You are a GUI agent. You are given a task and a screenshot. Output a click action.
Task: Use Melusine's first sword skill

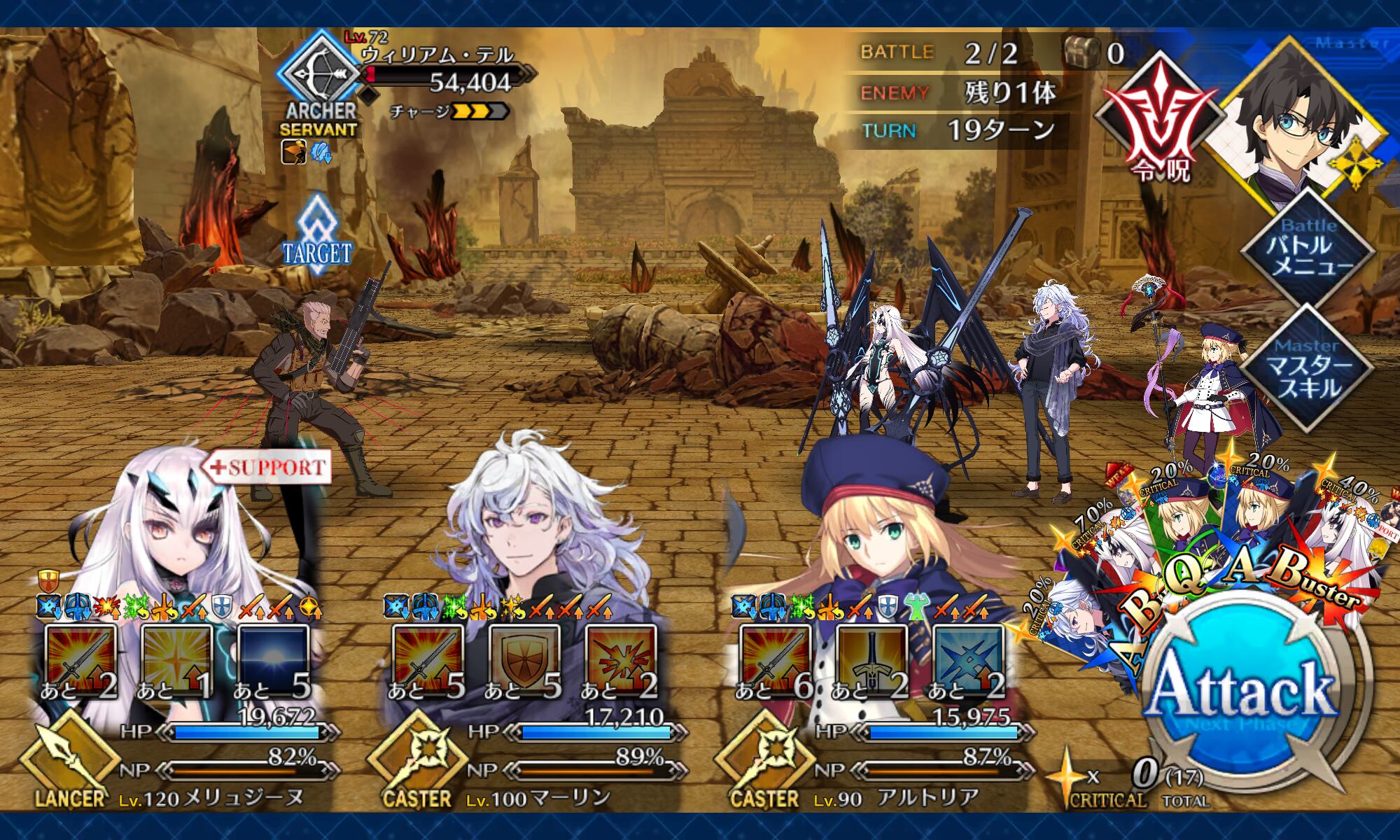[x=80, y=661]
